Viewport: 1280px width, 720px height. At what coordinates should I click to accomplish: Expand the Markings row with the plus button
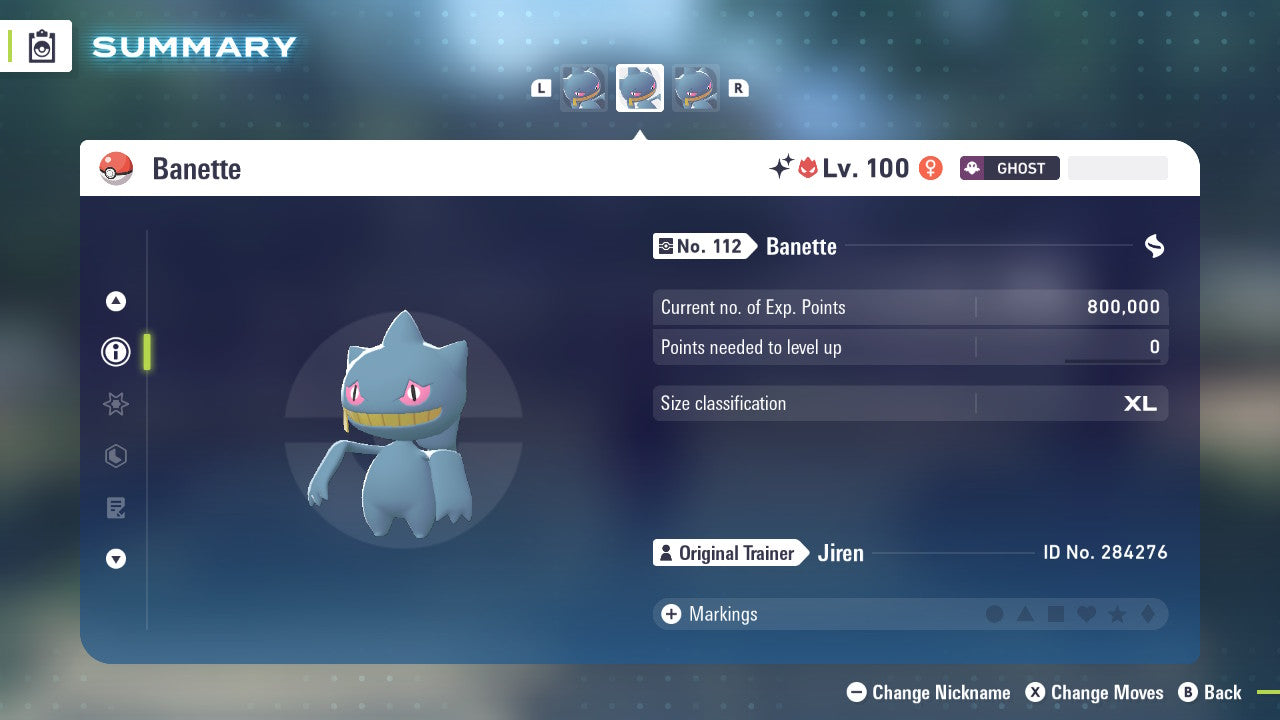[x=670, y=614]
